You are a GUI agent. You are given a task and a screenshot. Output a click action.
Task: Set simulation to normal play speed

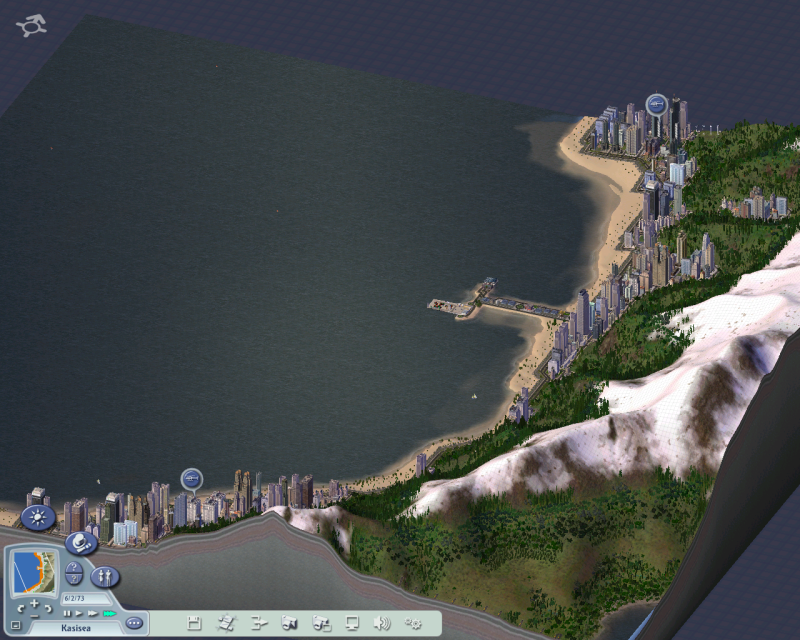pos(79,613)
